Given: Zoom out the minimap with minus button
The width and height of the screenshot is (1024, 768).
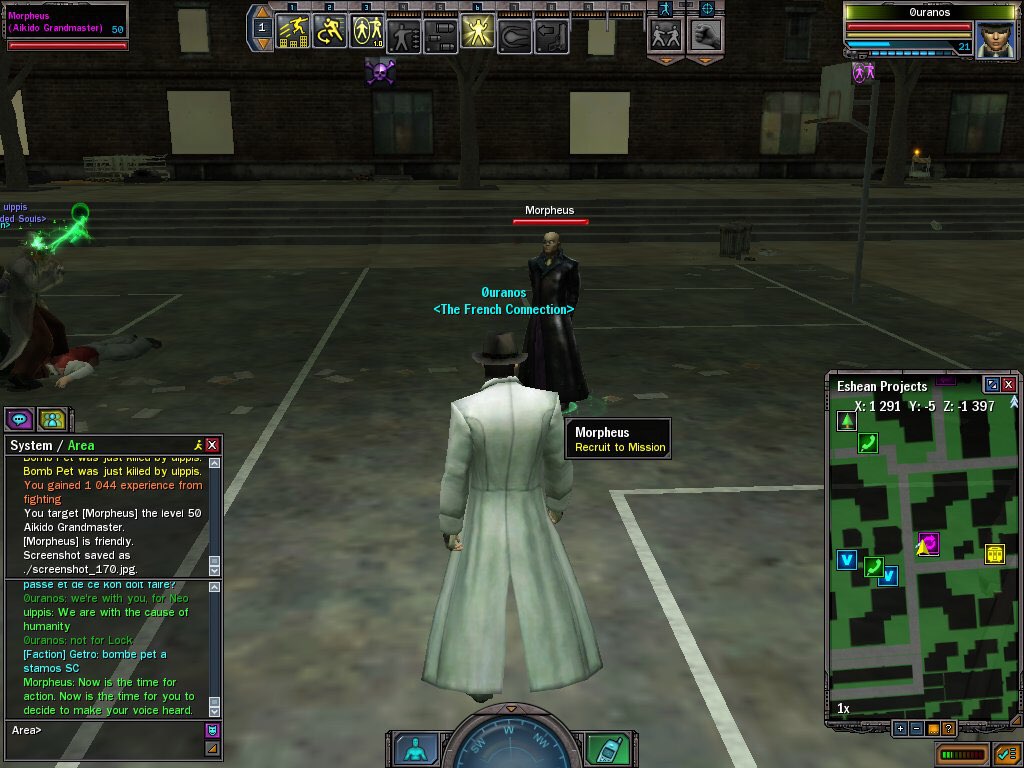Looking at the screenshot, I should [x=916, y=728].
